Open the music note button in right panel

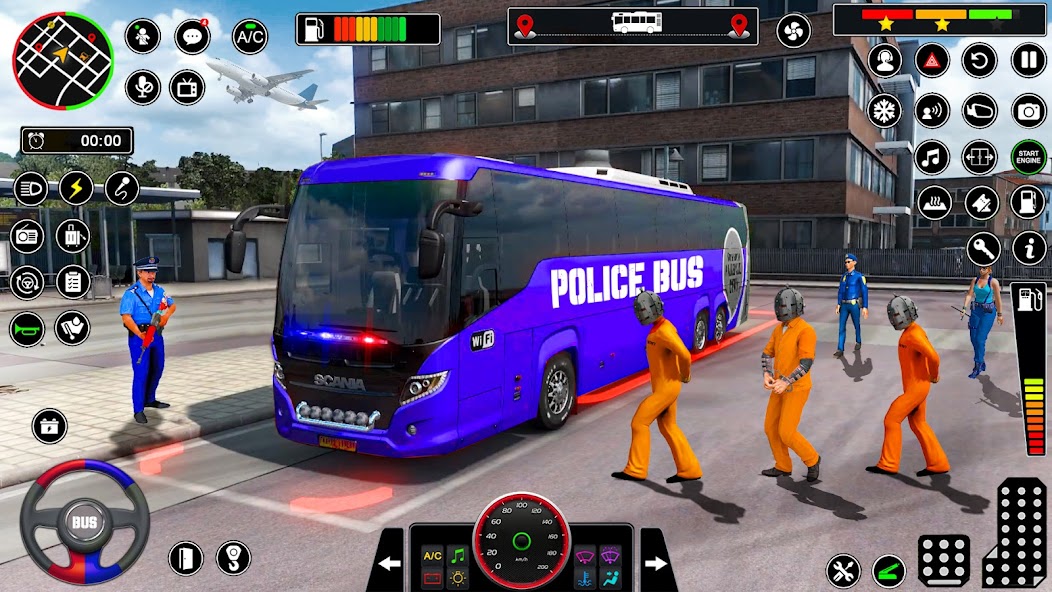[x=932, y=156]
